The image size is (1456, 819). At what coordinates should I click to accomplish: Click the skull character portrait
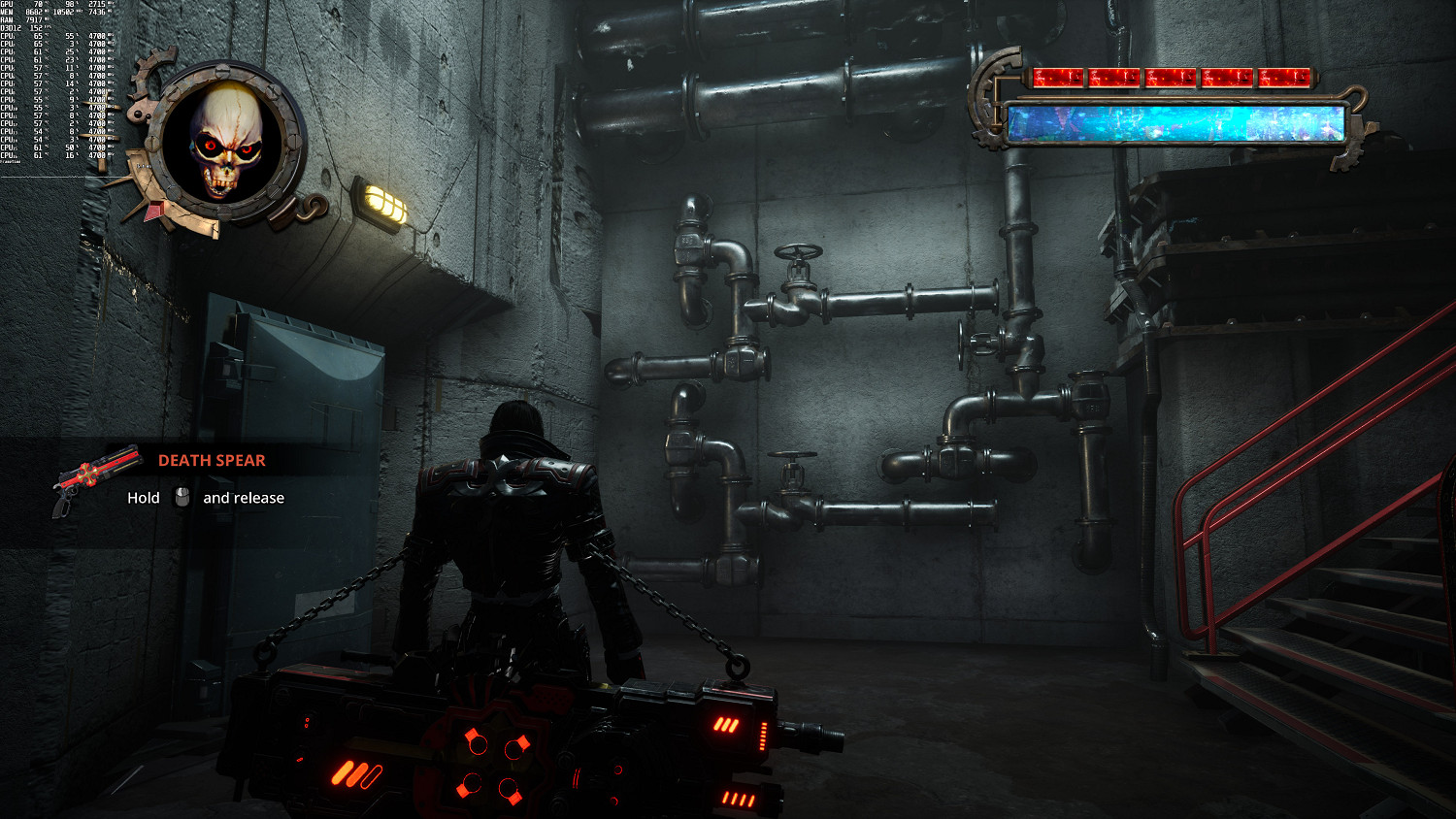pyautogui.click(x=226, y=142)
